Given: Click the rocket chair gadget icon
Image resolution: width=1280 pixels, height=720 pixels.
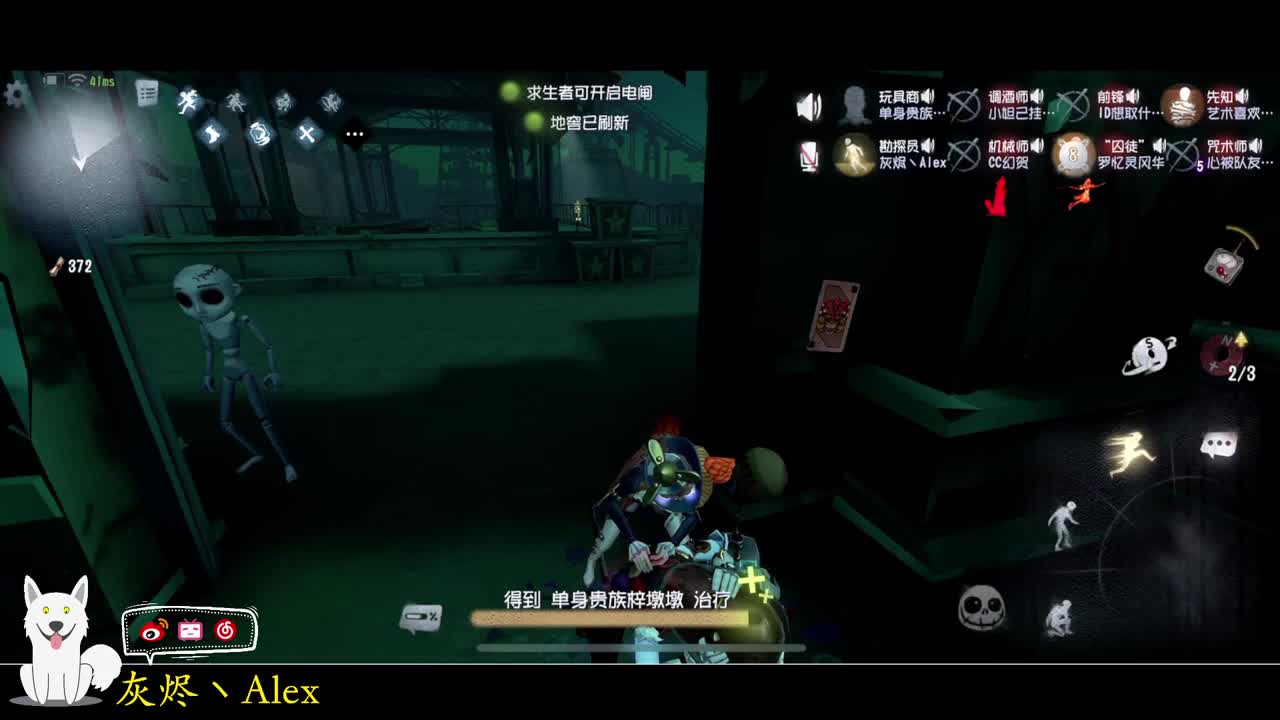Looking at the screenshot, I should (x=1226, y=264).
